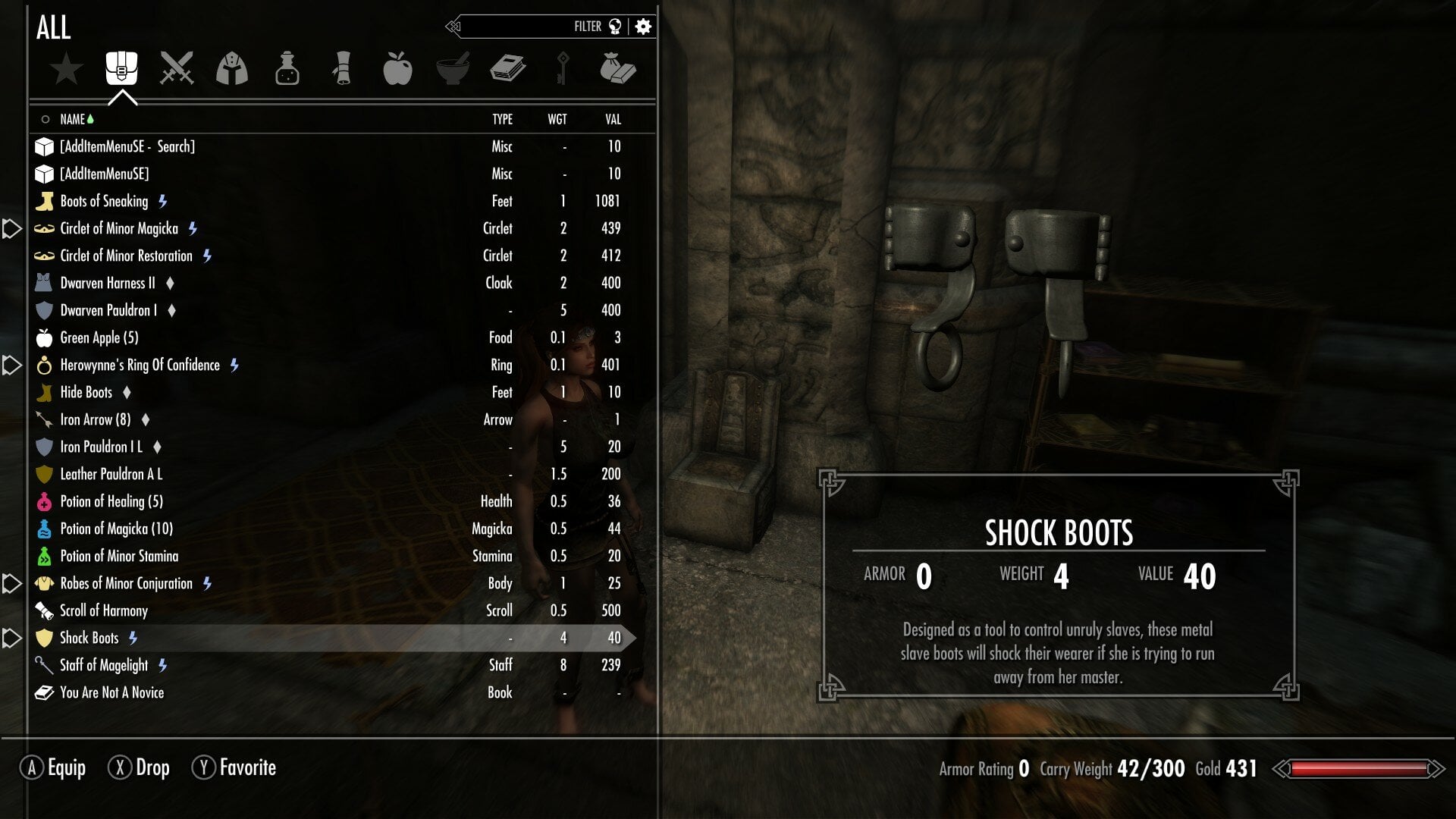Show the Food apple category
The width and height of the screenshot is (1456, 819).
[397, 69]
